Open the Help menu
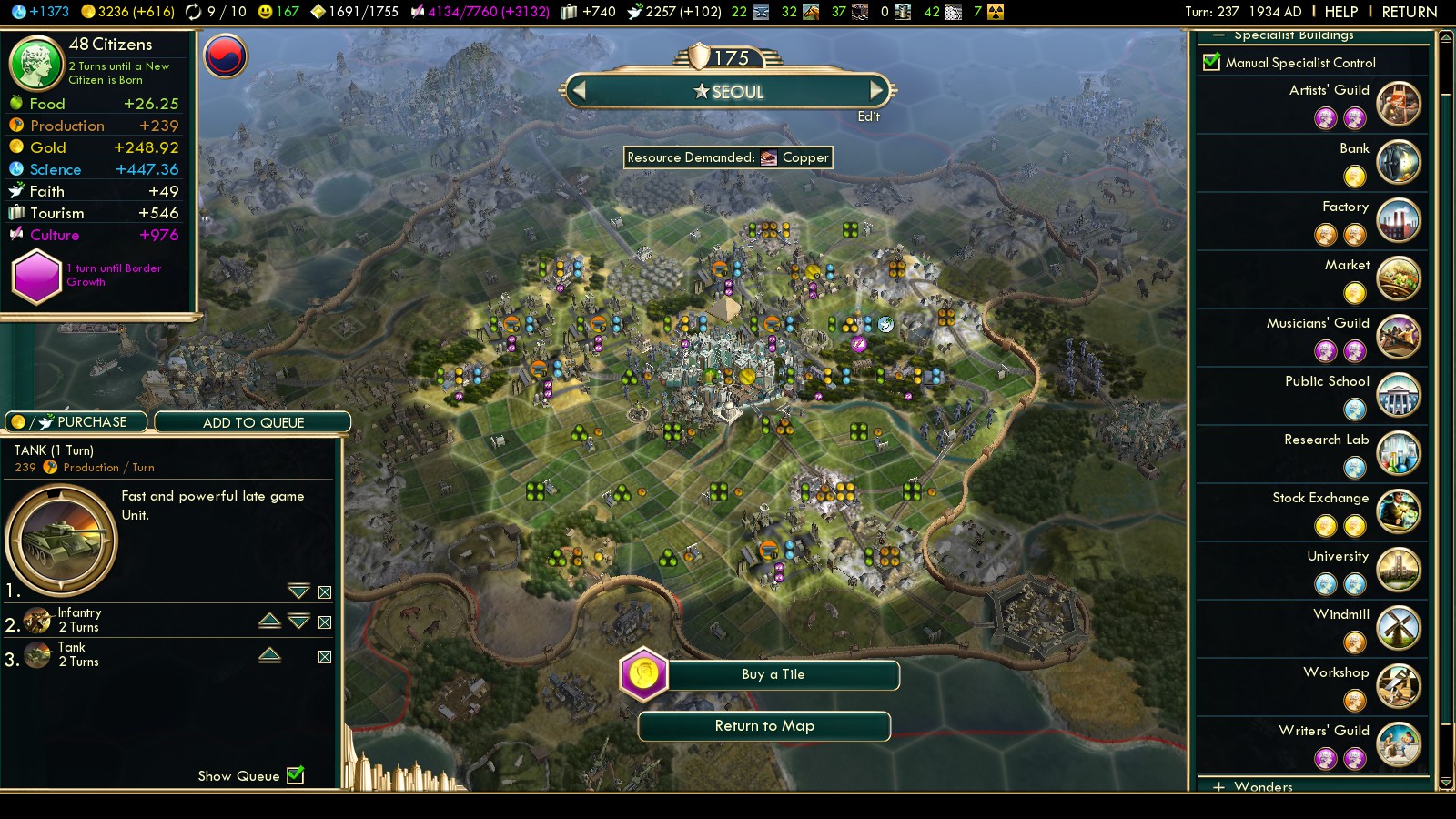The height and width of the screenshot is (819, 1456). [1340, 12]
